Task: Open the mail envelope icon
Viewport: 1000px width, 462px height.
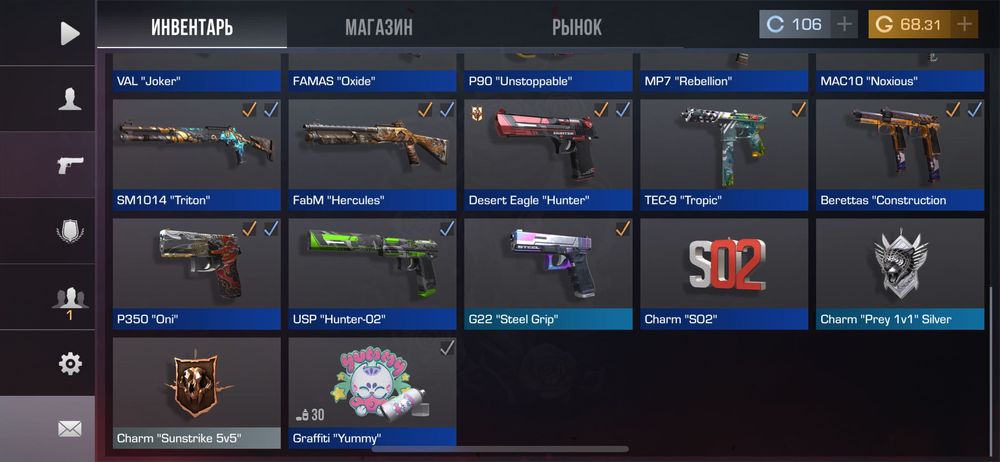Action: click(x=69, y=428)
